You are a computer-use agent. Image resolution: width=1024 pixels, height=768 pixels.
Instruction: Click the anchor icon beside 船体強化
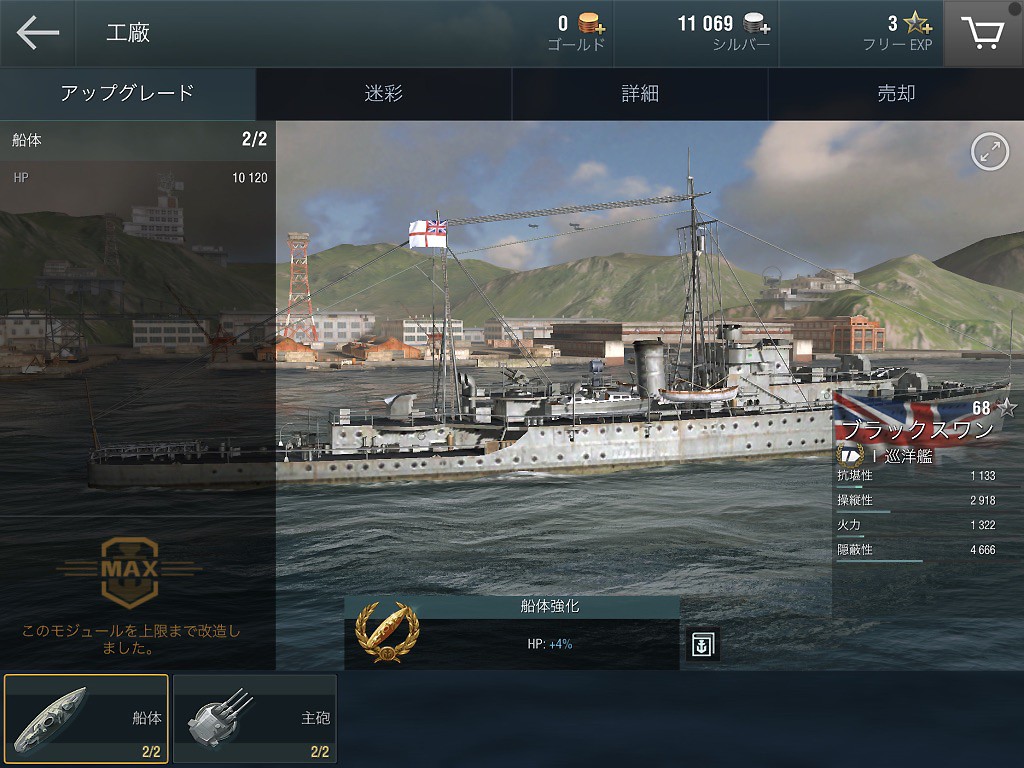click(x=703, y=645)
